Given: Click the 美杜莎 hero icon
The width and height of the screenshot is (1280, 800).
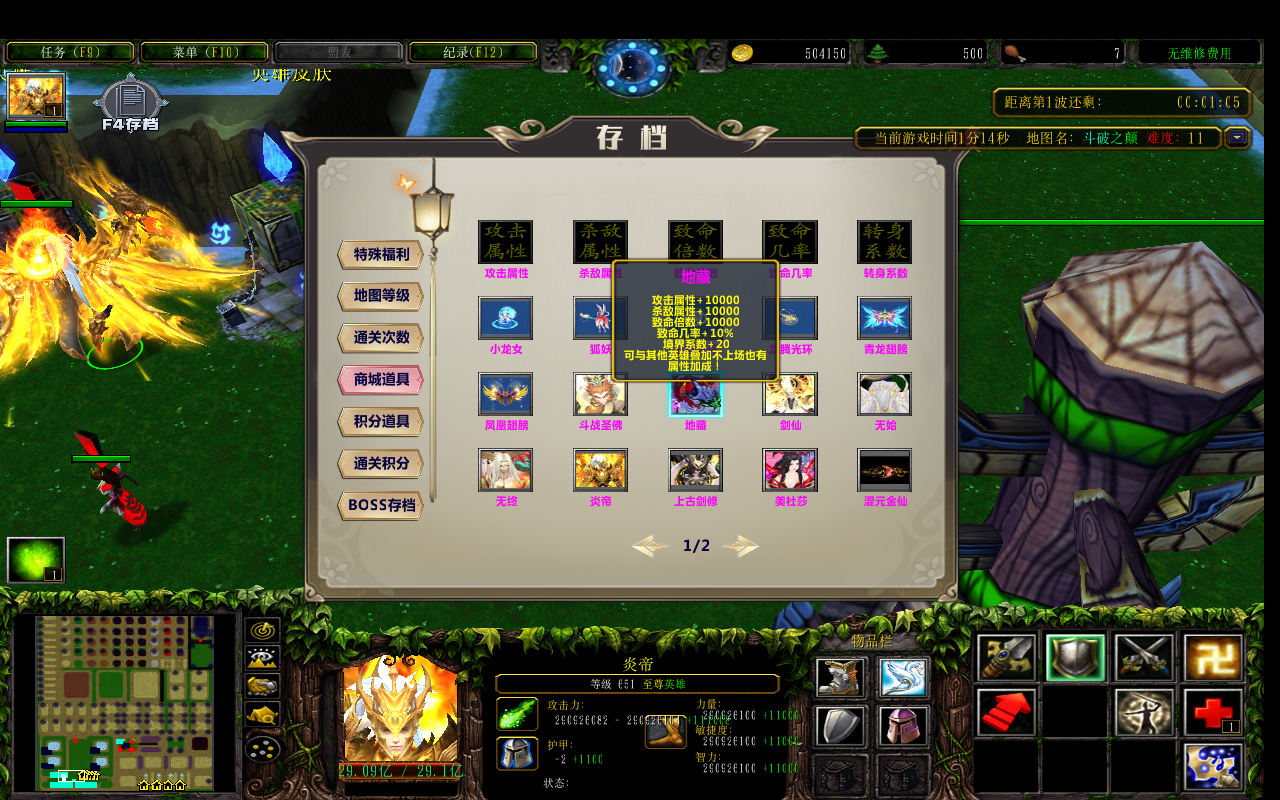Looking at the screenshot, I should click(x=790, y=470).
